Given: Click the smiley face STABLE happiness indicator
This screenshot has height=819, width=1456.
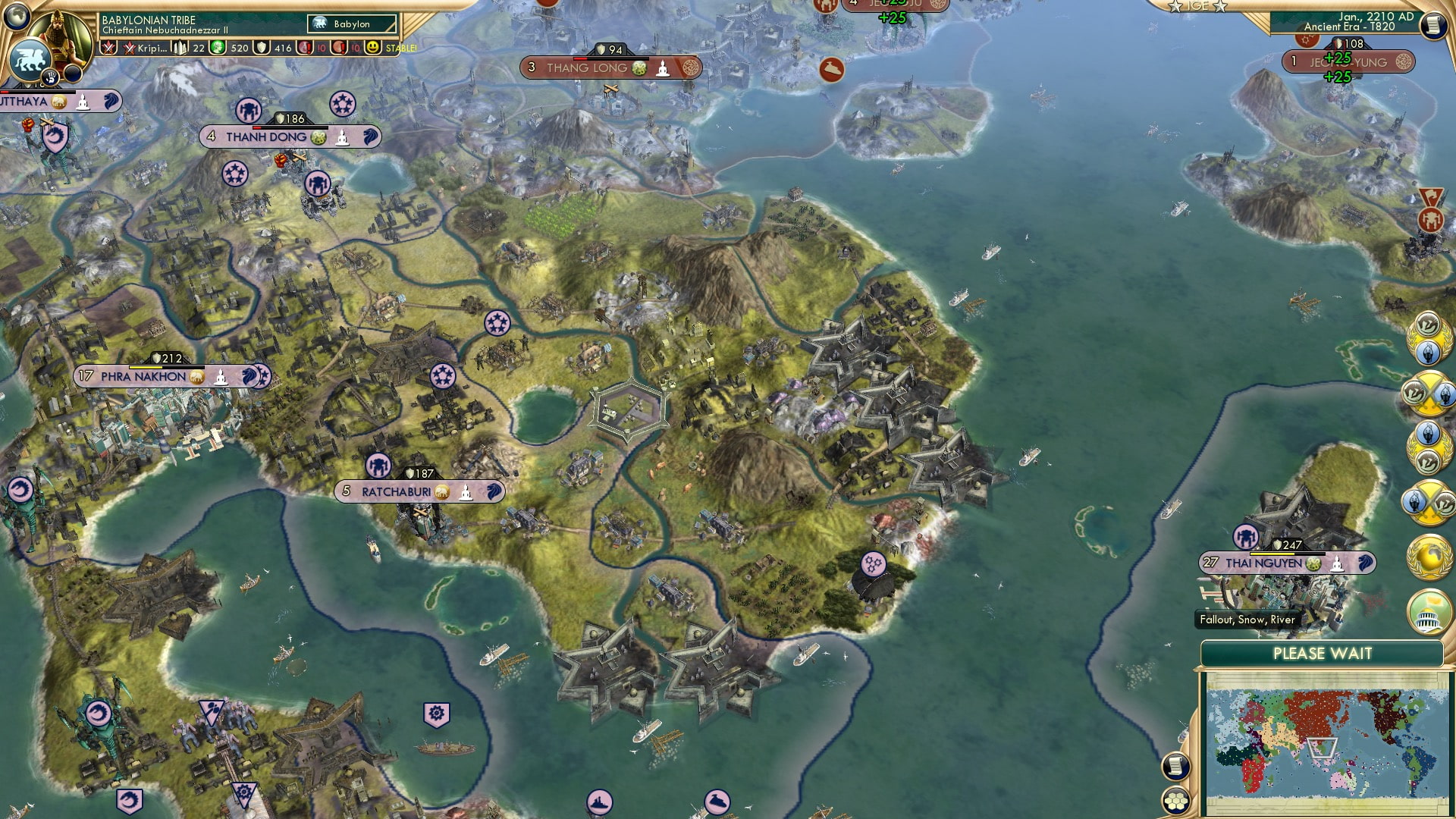Looking at the screenshot, I should pos(373,47).
